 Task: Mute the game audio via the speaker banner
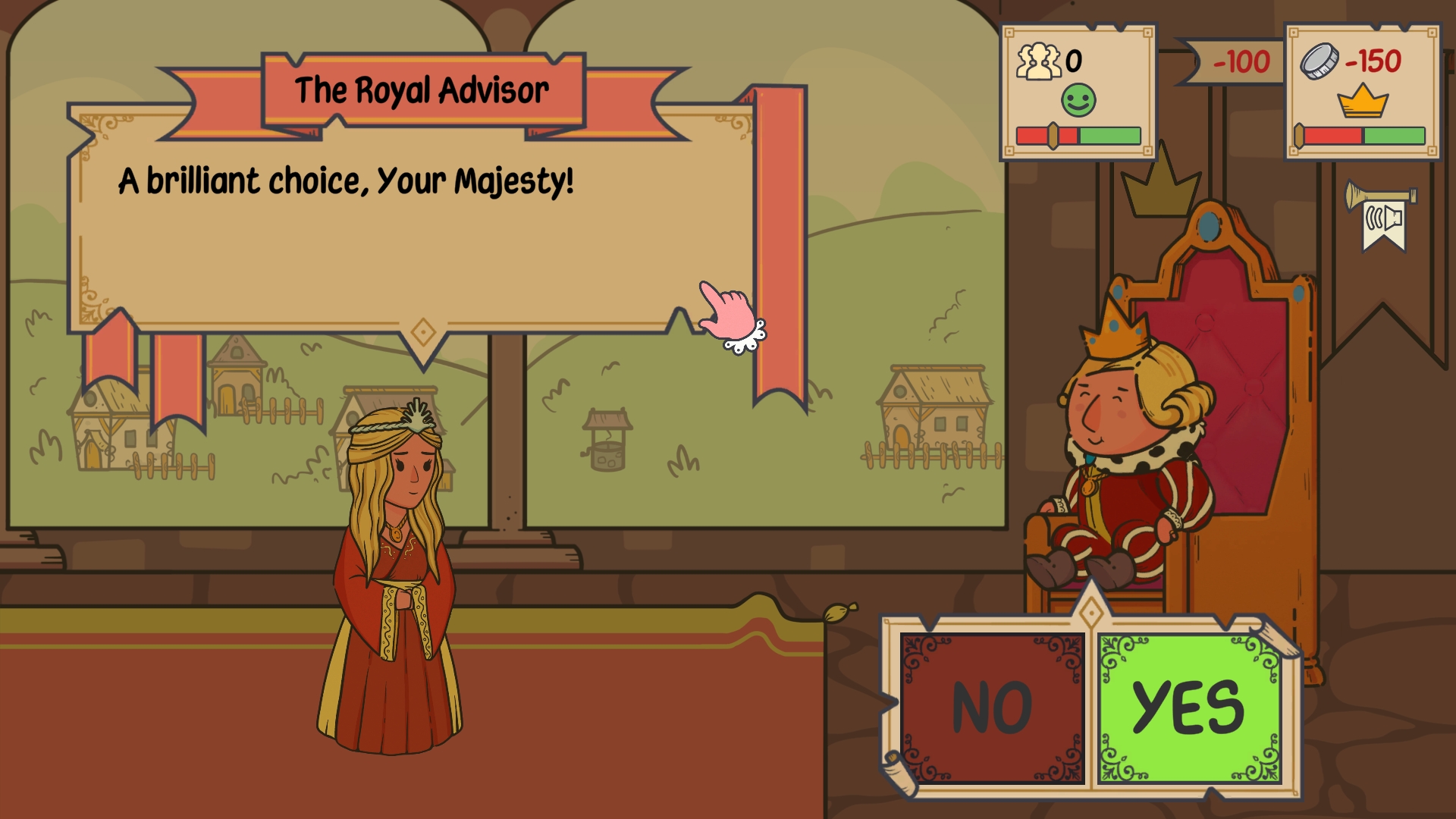click(x=1382, y=220)
